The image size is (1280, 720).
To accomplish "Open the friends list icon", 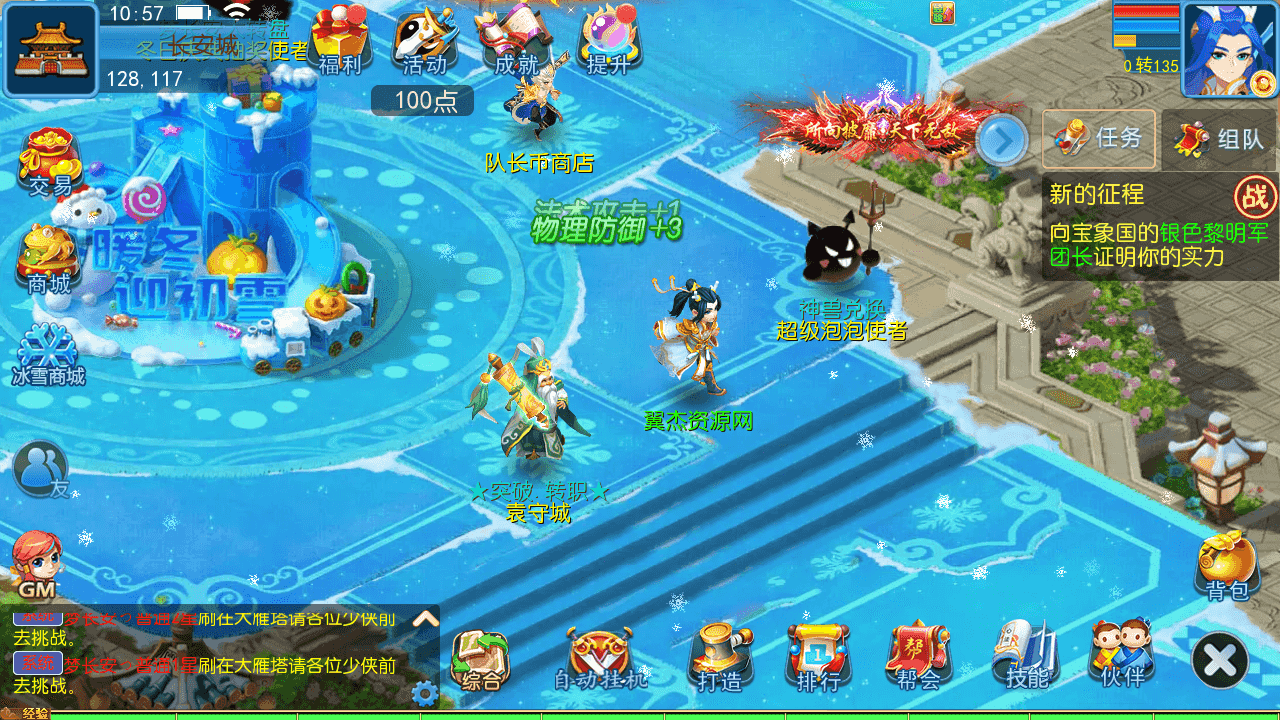I will pyautogui.click(x=42, y=468).
